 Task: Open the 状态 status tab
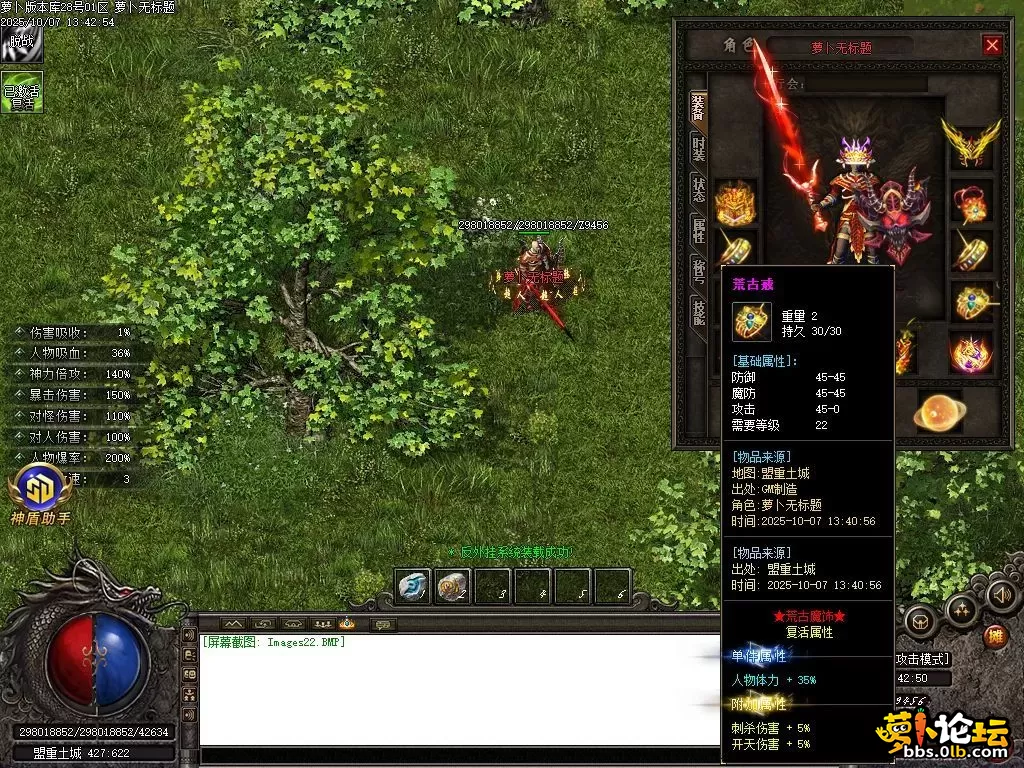coord(699,190)
